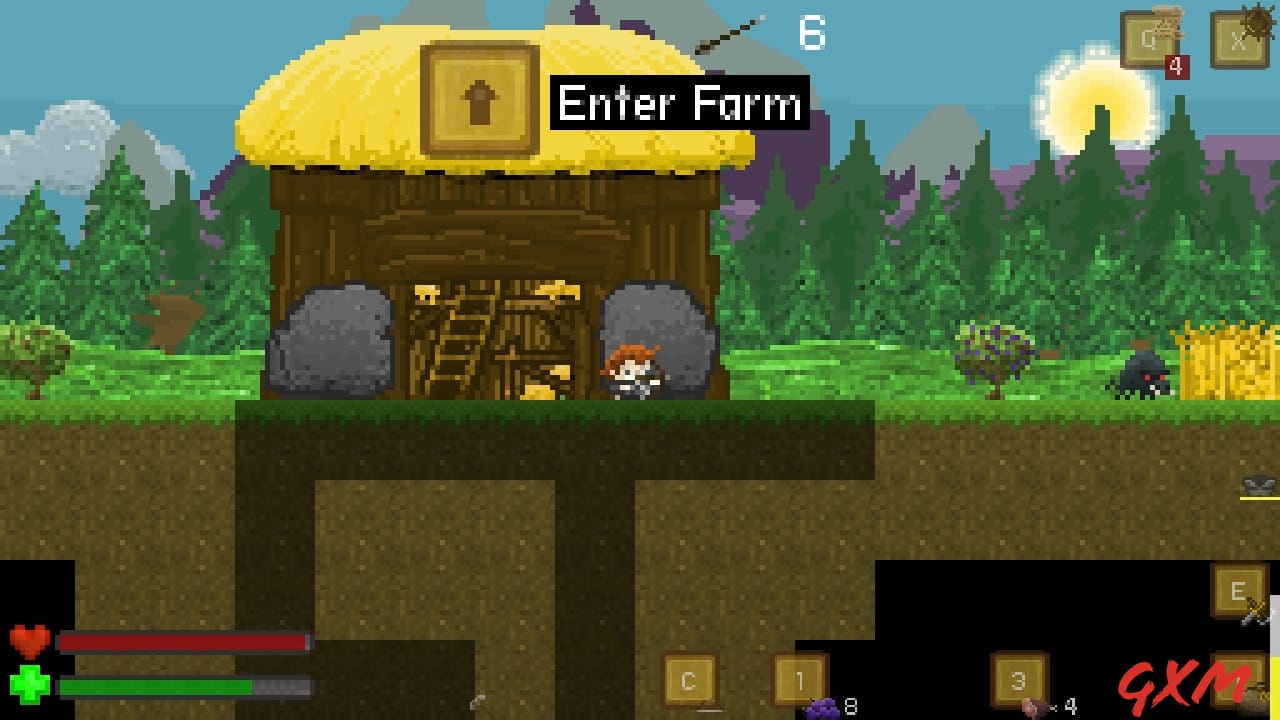Image resolution: width=1280 pixels, height=720 pixels.
Task: Tap the player character by the barn doorway
Action: click(x=632, y=370)
